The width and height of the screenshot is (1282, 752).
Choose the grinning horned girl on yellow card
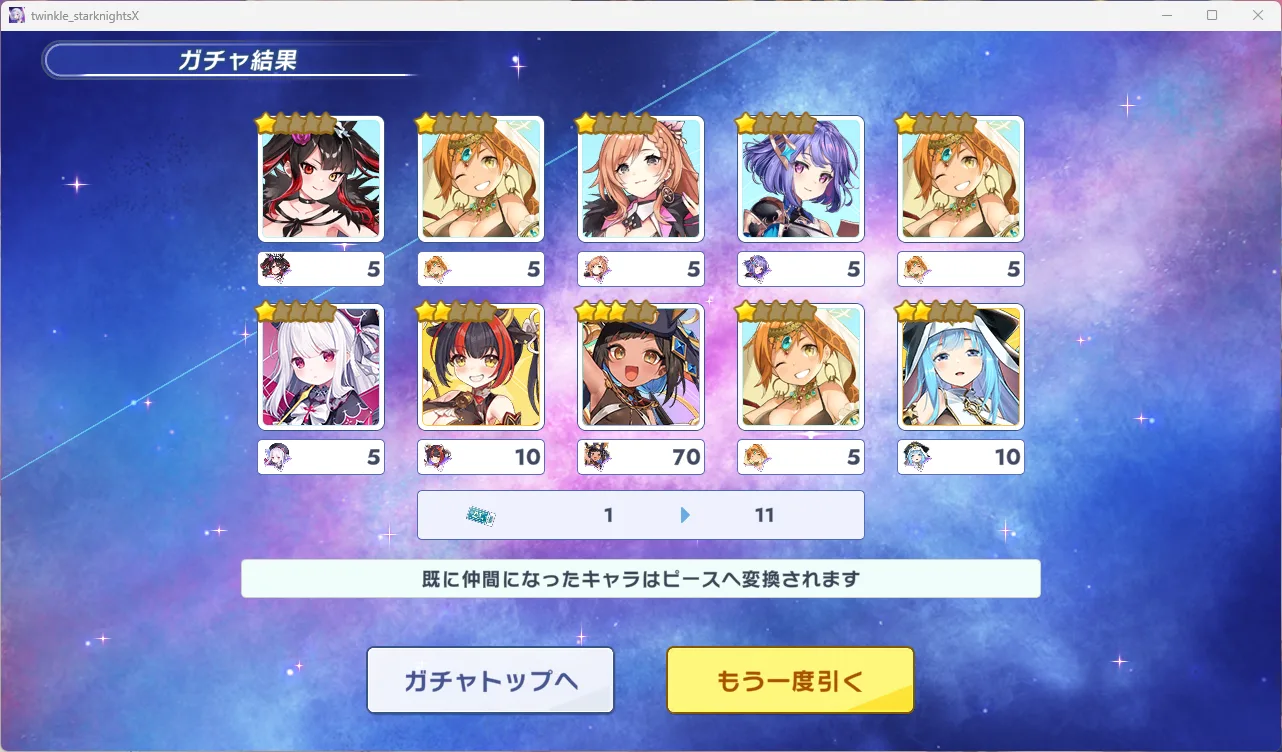(481, 367)
